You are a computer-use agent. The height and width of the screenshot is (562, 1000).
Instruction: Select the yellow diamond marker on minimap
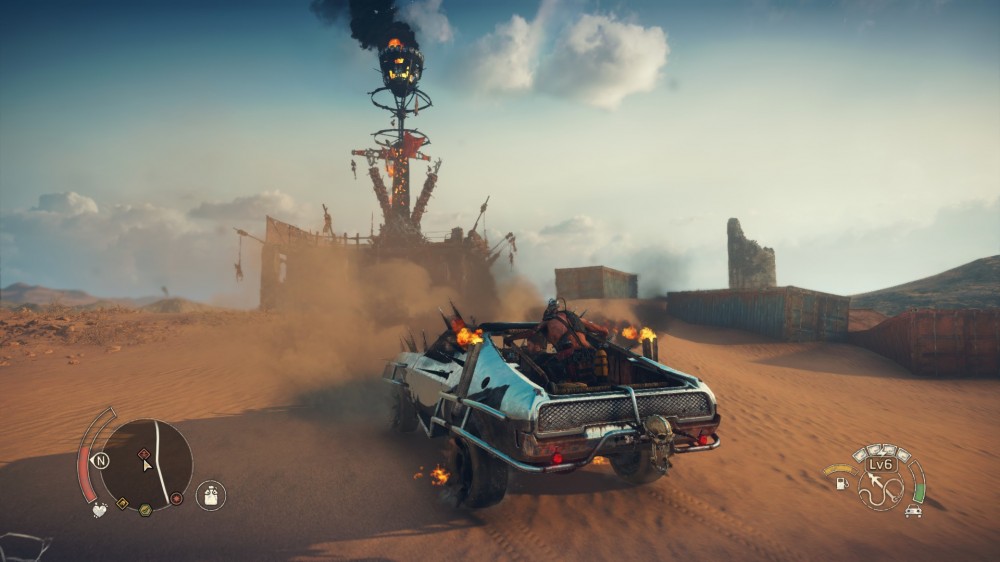coord(122,503)
